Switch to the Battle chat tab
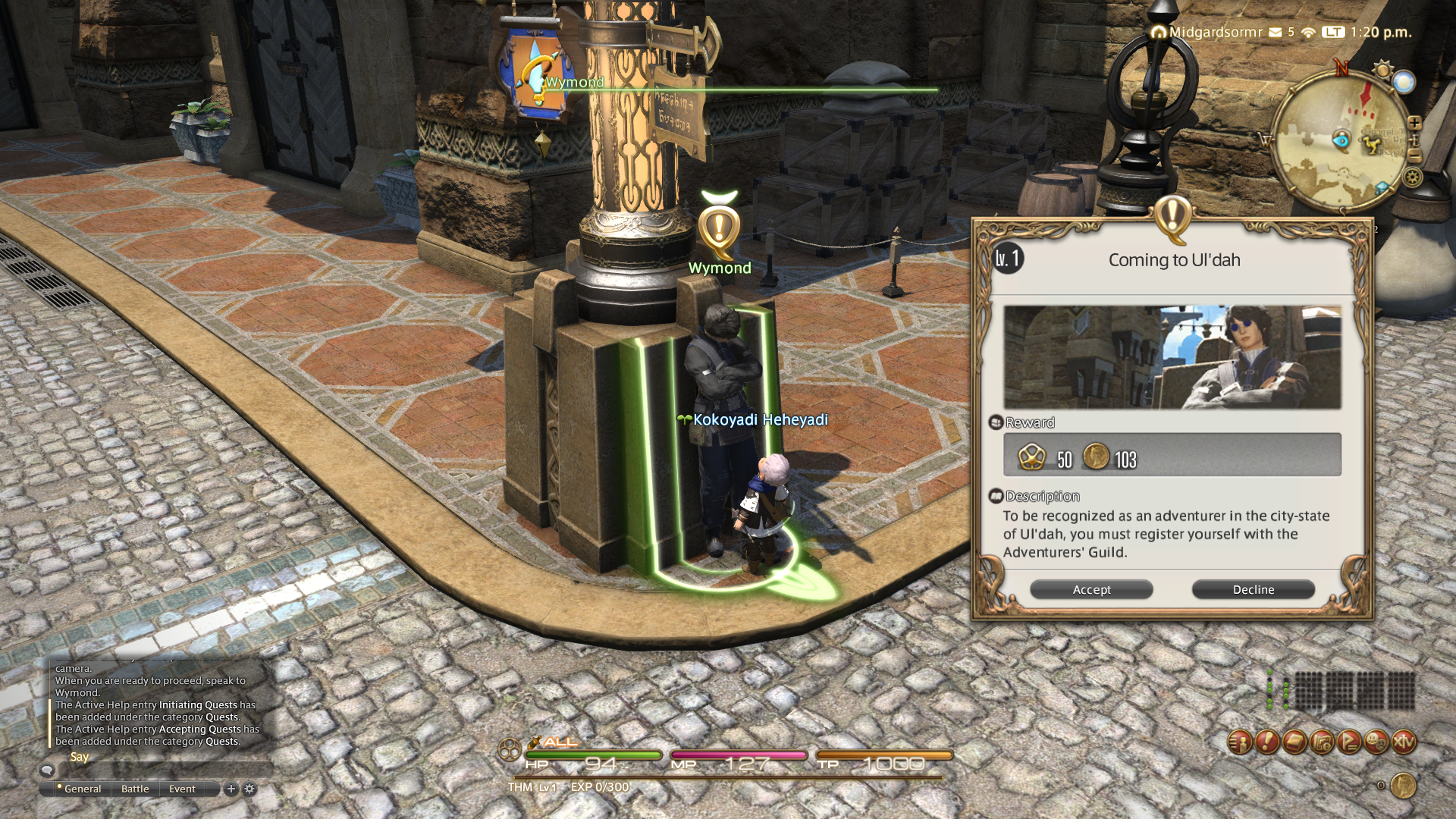Image resolution: width=1456 pixels, height=819 pixels. click(135, 789)
